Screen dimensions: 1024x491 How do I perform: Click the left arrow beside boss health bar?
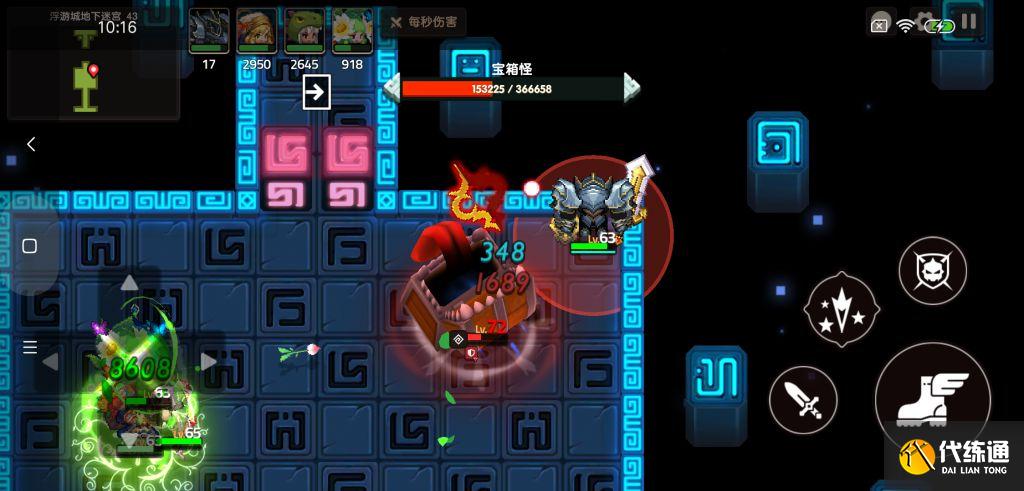pyautogui.click(x=392, y=88)
